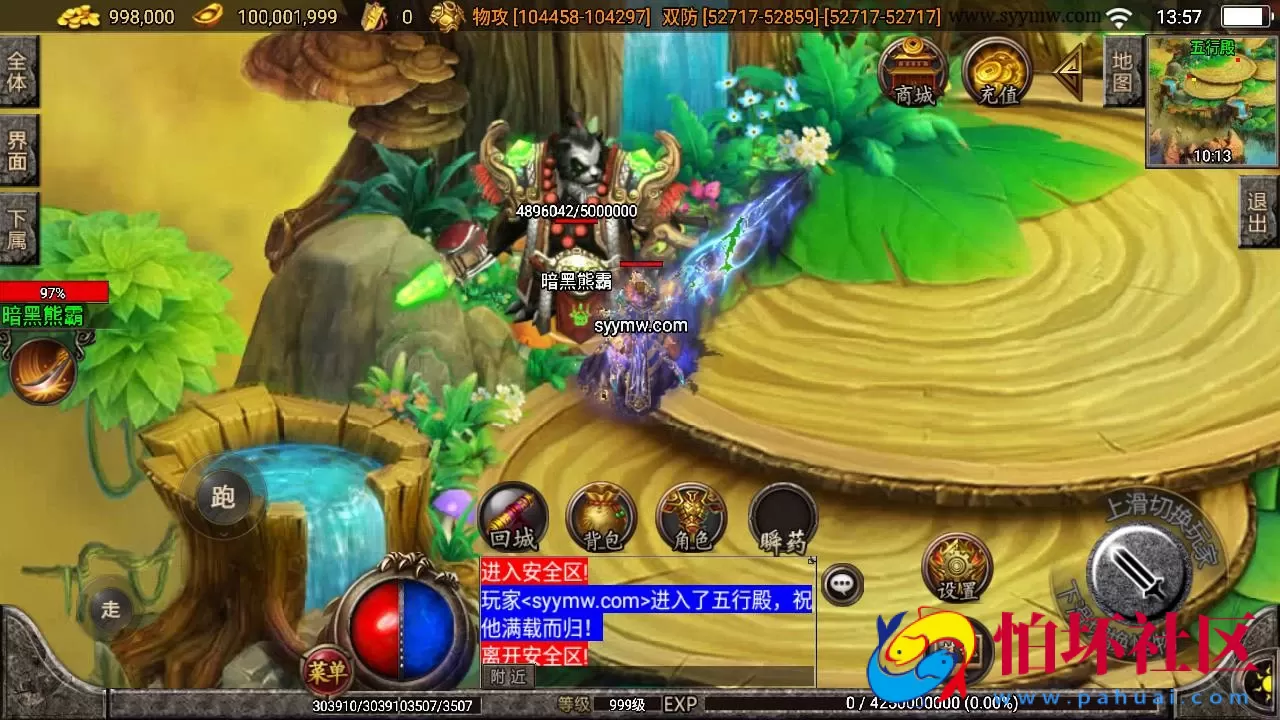Use the 瞬药 instant potion
This screenshot has width=1280, height=720.
pyautogui.click(x=782, y=518)
